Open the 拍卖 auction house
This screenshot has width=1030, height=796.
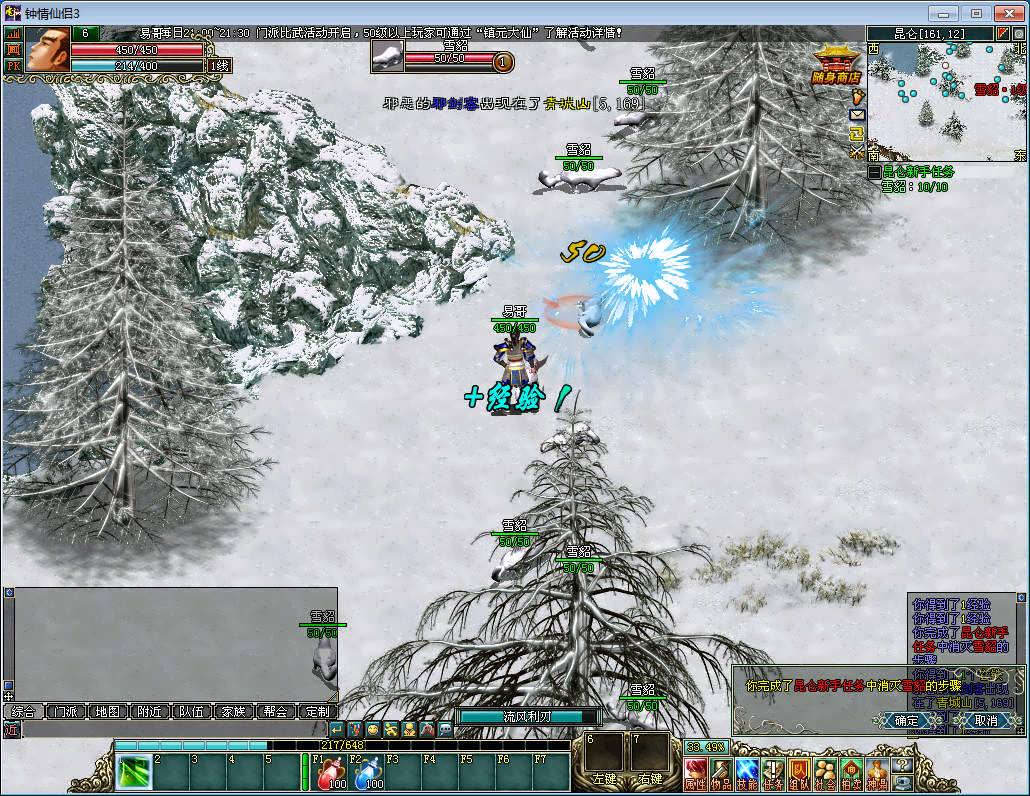click(851, 773)
